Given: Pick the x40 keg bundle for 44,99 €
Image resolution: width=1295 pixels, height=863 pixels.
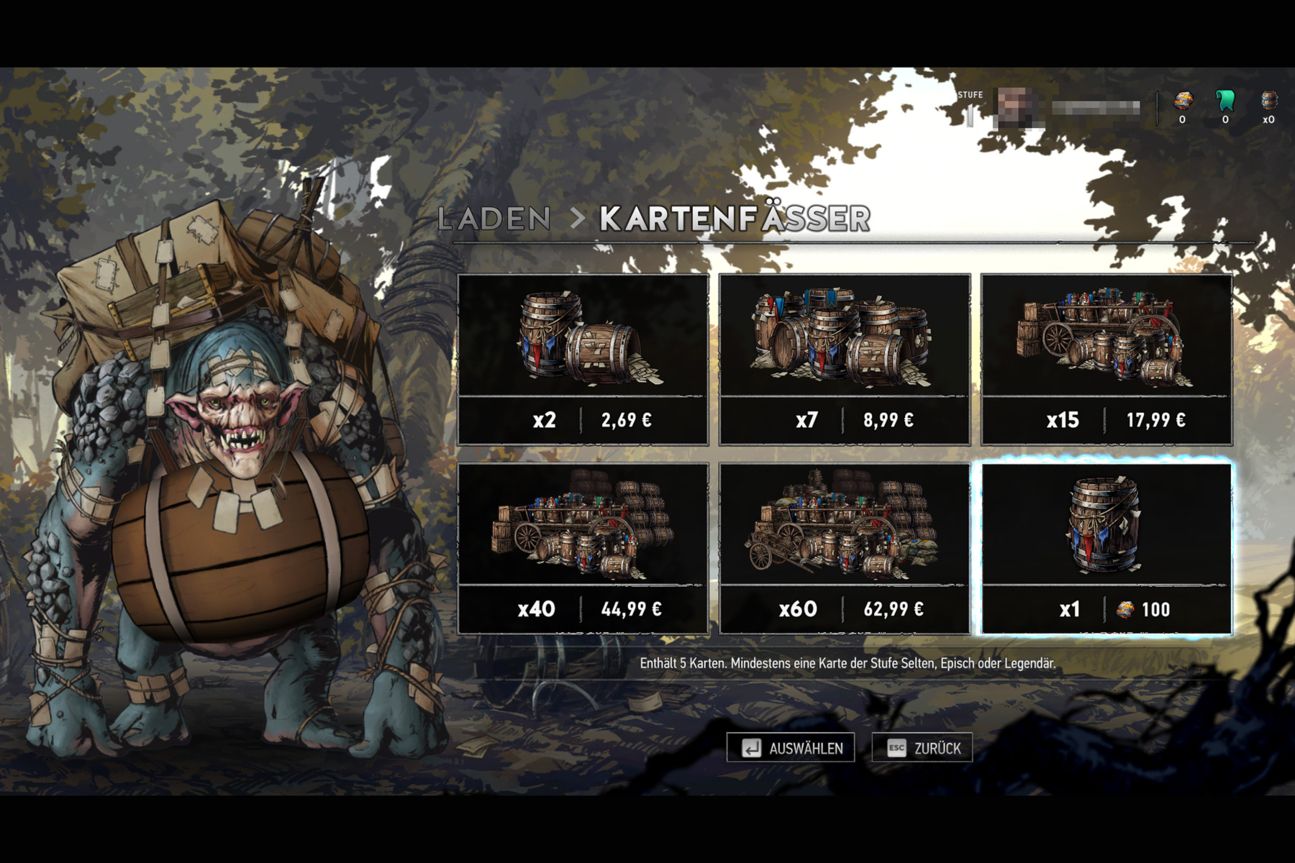Looking at the screenshot, I should (x=583, y=548).
